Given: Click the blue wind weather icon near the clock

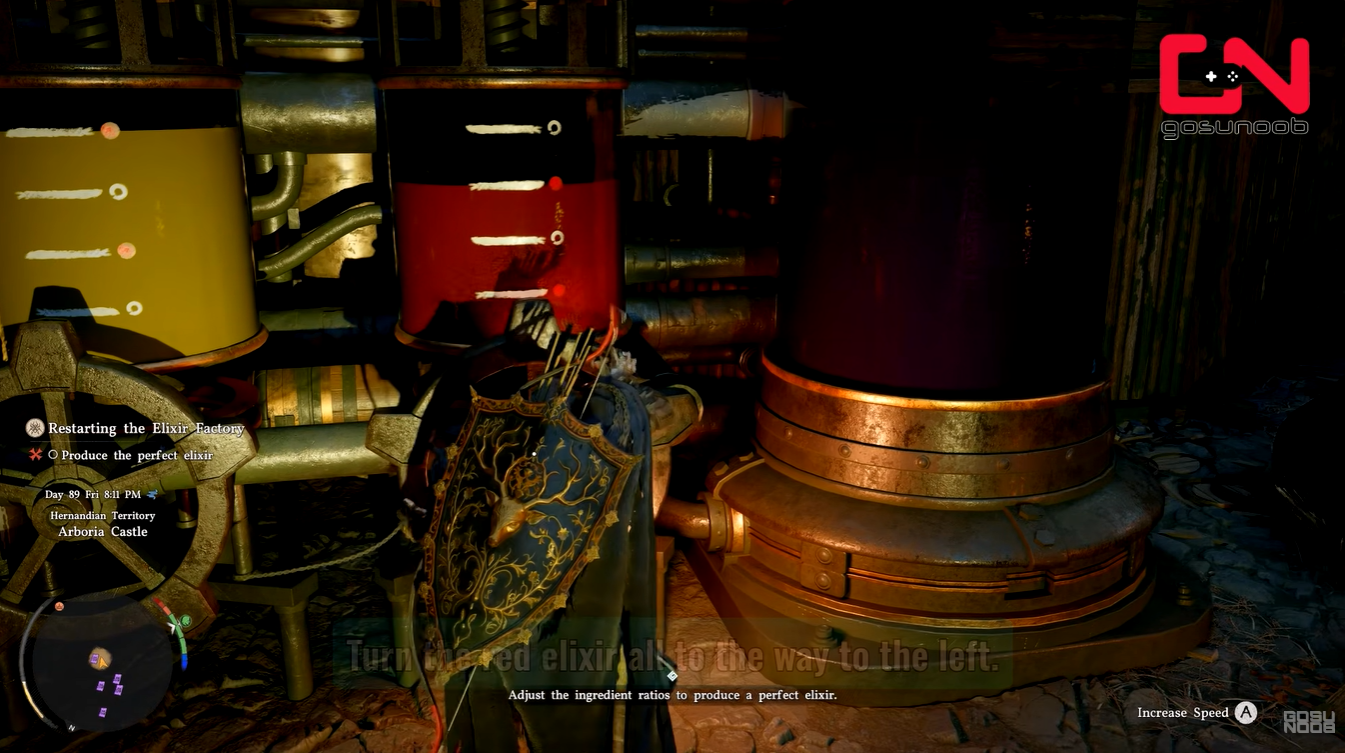Looking at the screenshot, I should (152, 495).
